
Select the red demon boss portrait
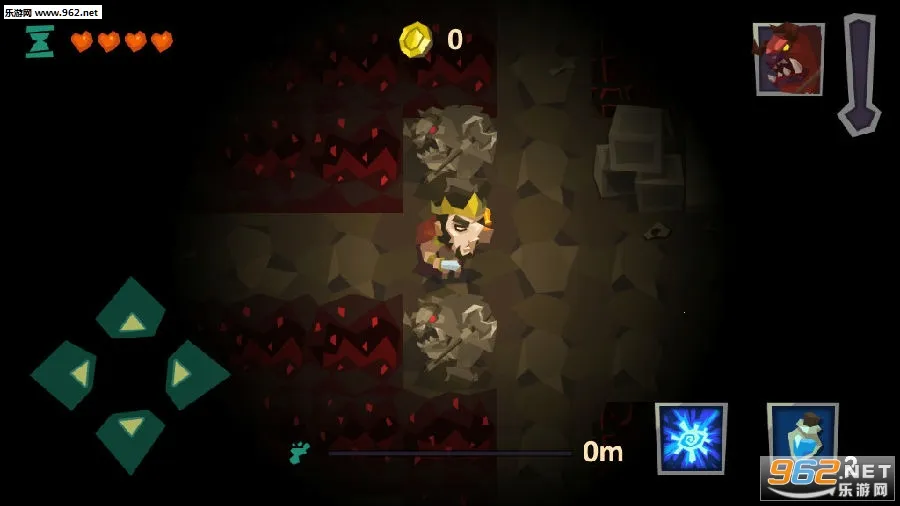tap(788, 59)
